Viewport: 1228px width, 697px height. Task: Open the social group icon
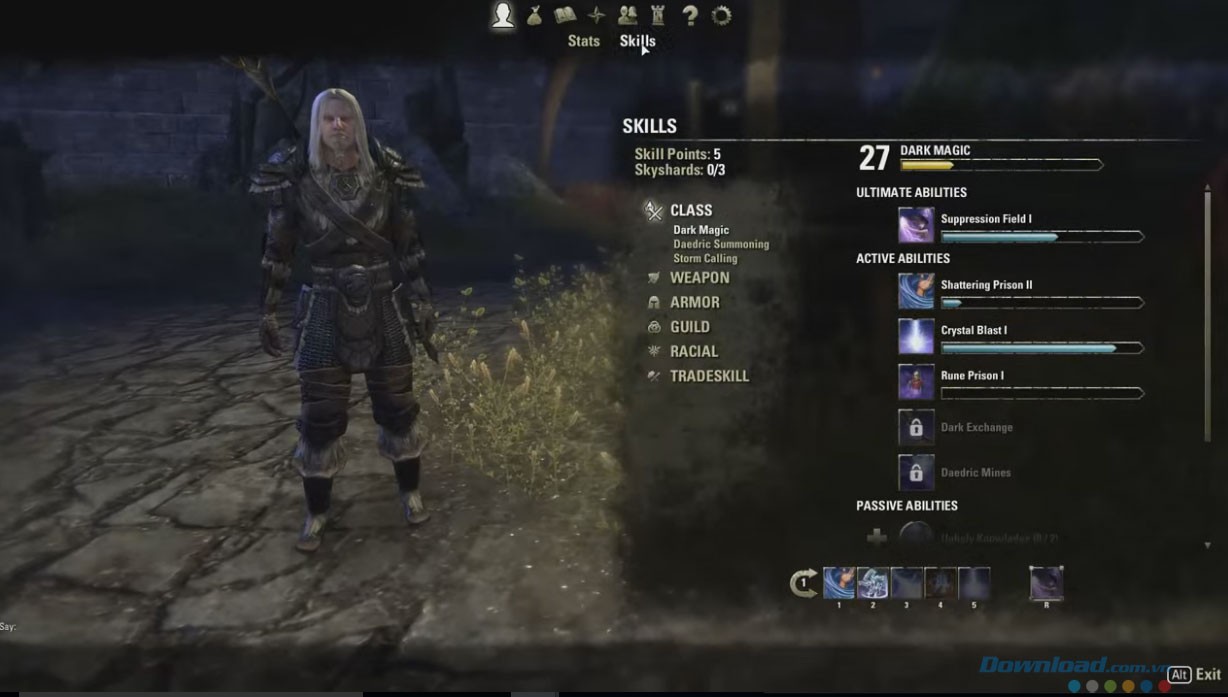tap(627, 15)
